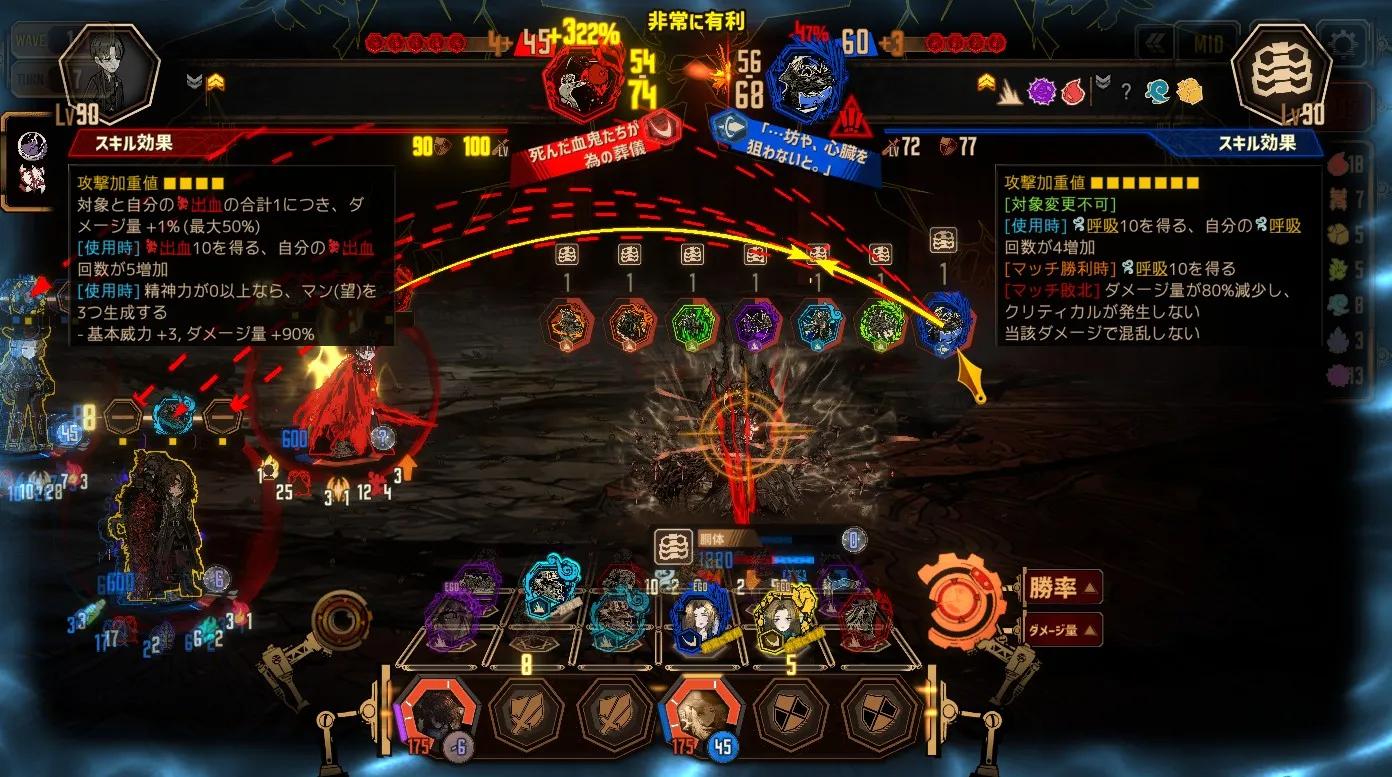Screen dimensions: 1392x777
Task: Click the enemy's dark blue skill slot
Action: [943, 321]
